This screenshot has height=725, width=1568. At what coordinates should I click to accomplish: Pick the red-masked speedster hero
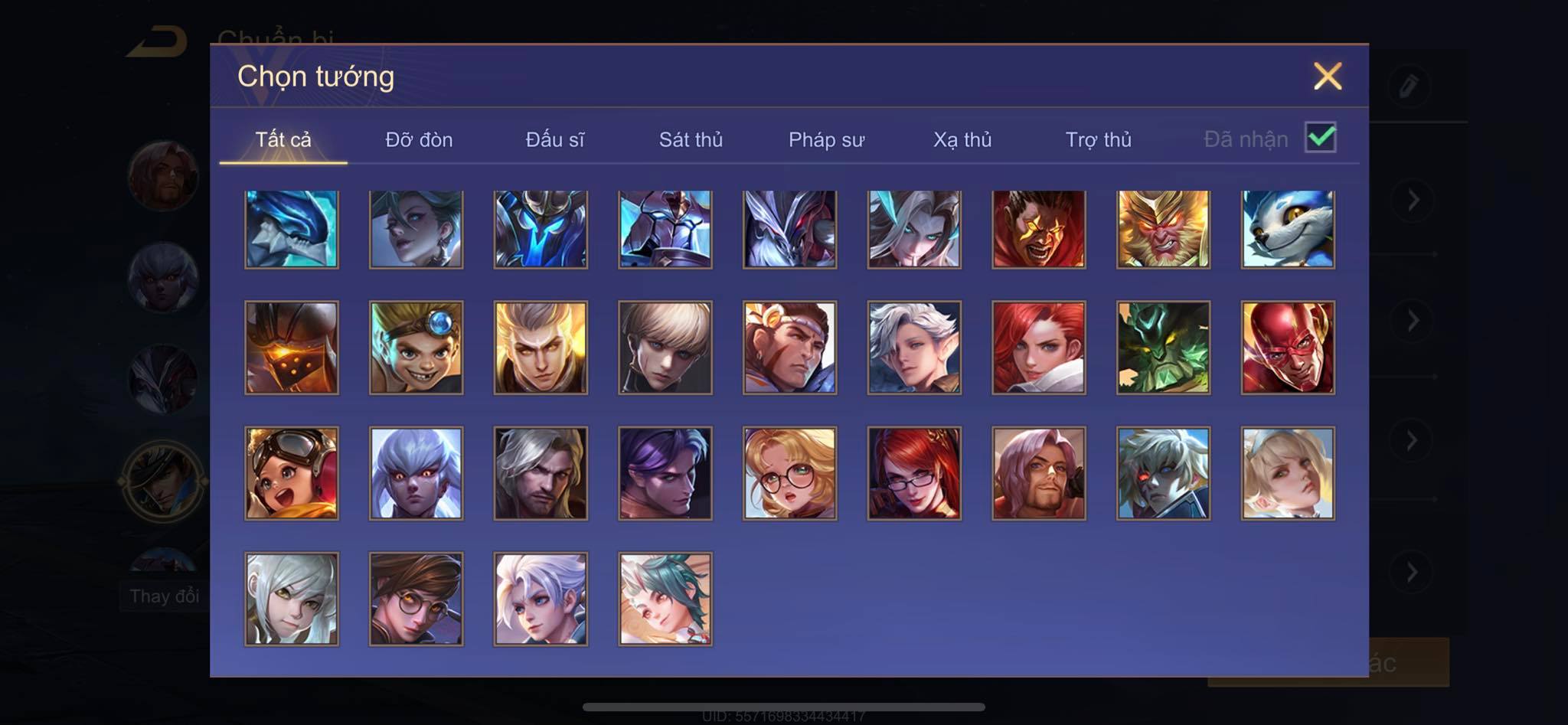[1288, 348]
